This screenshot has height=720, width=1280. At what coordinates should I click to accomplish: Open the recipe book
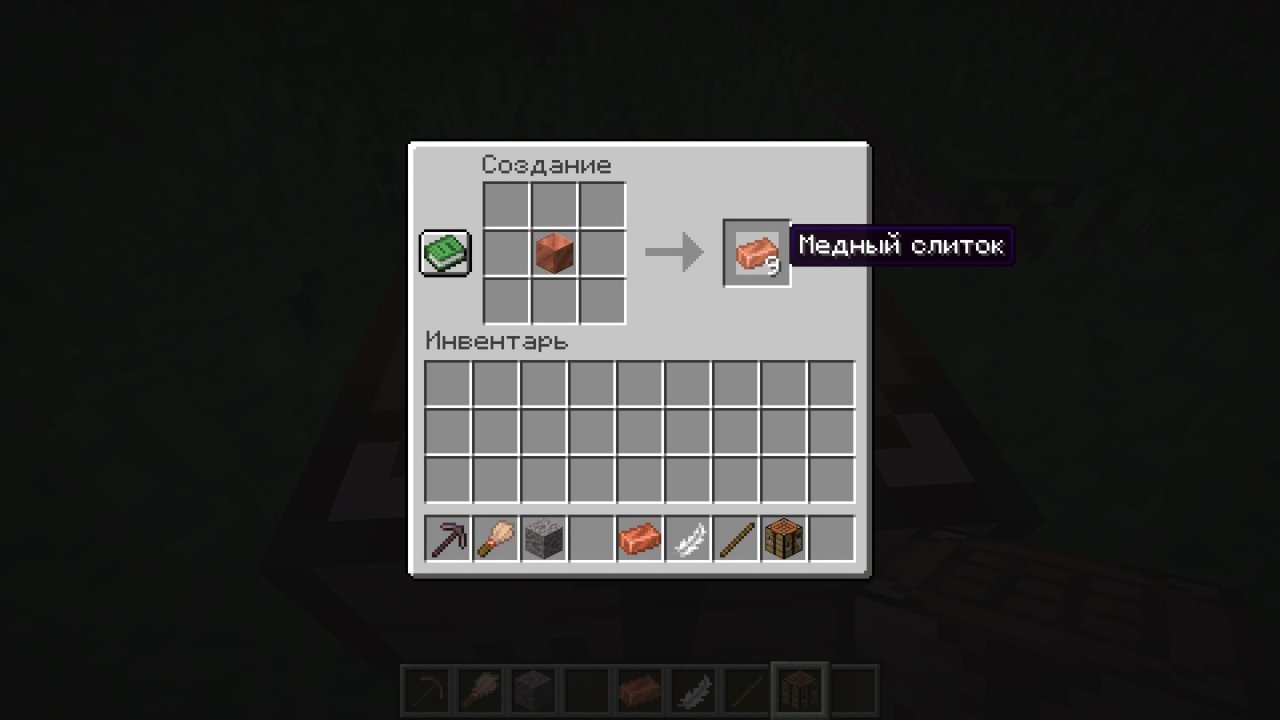tap(444, 252)
